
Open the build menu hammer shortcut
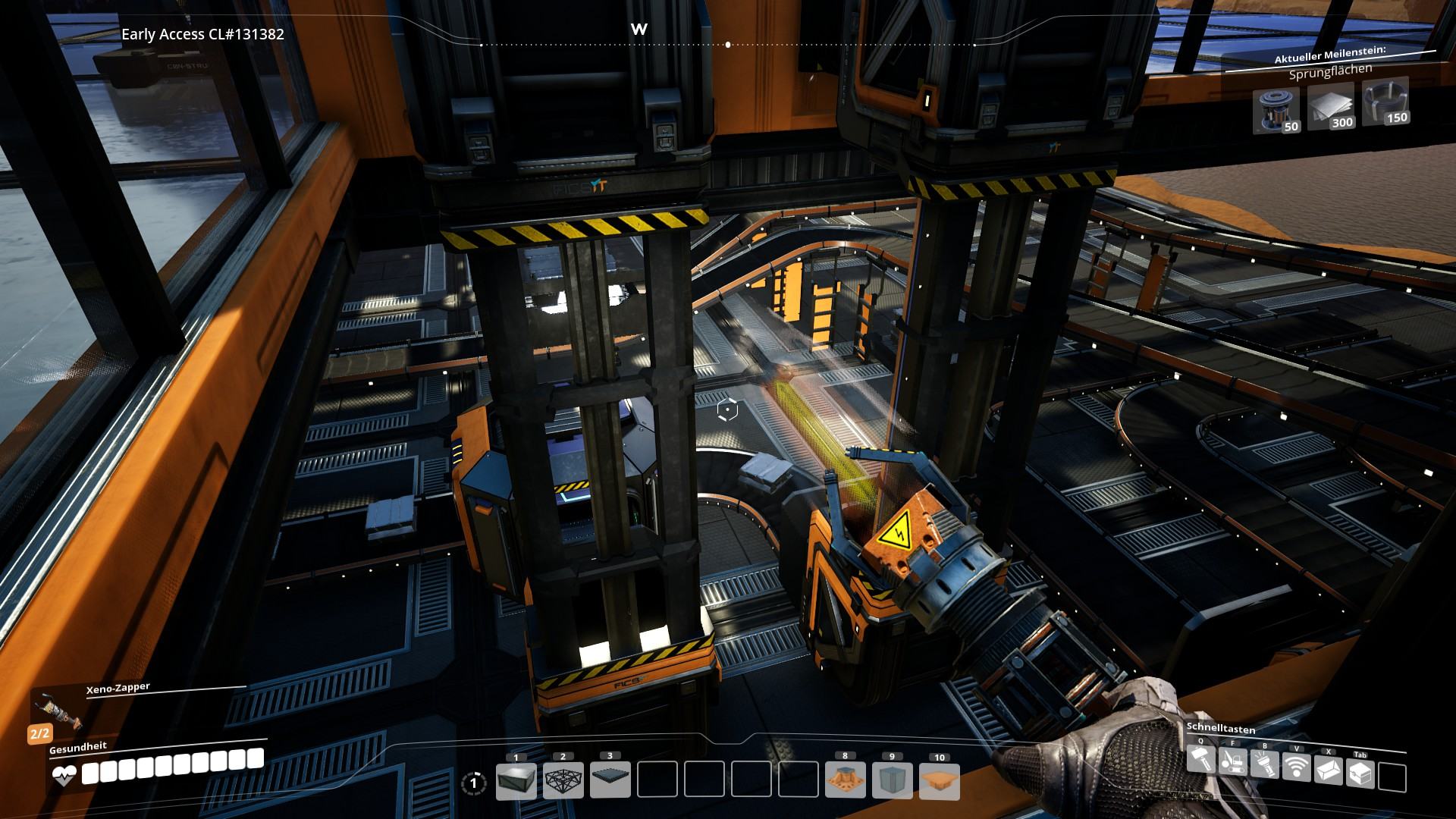1200,759
